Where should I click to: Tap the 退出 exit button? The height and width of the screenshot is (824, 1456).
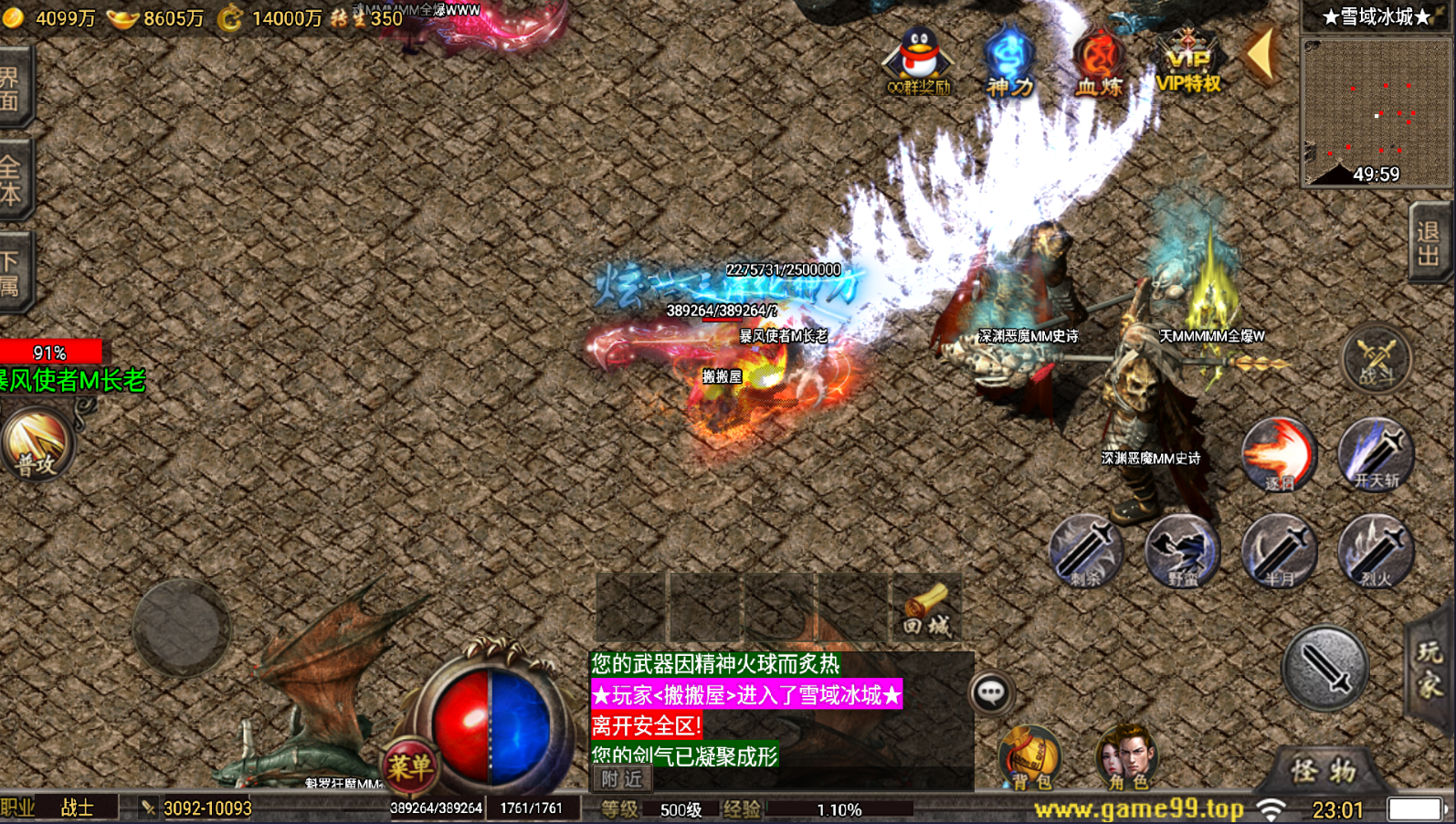(1428, 243)
